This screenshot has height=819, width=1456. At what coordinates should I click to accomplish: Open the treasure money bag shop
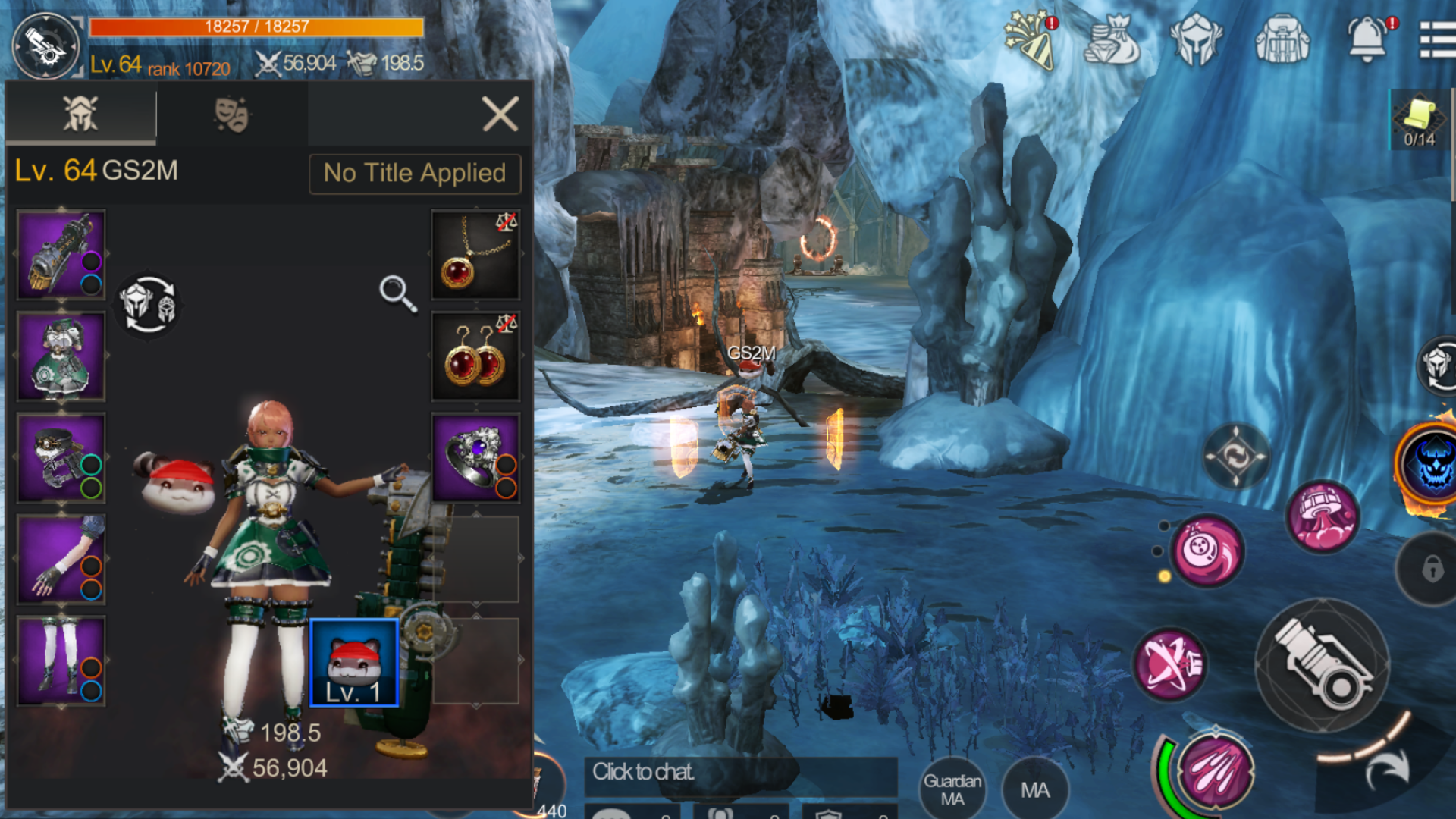click(1111, 39)
